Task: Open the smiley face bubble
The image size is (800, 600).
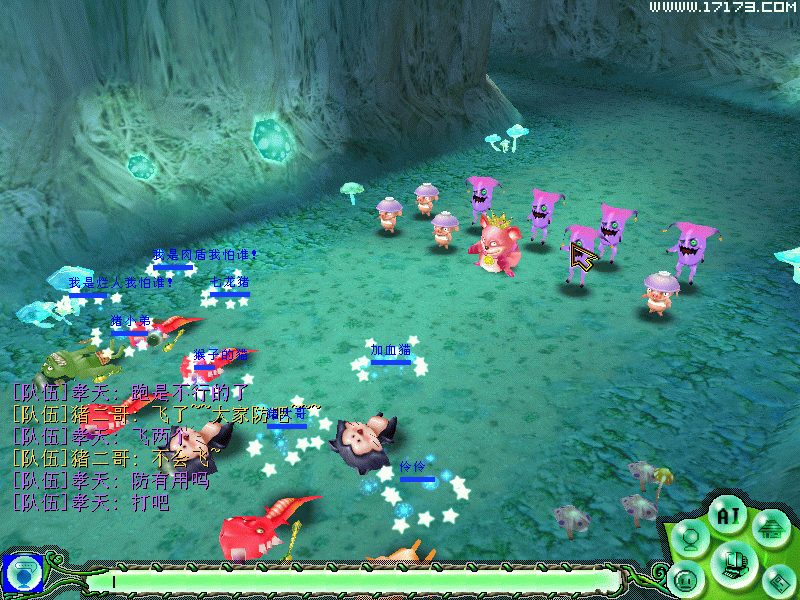Action: [685, 579]
